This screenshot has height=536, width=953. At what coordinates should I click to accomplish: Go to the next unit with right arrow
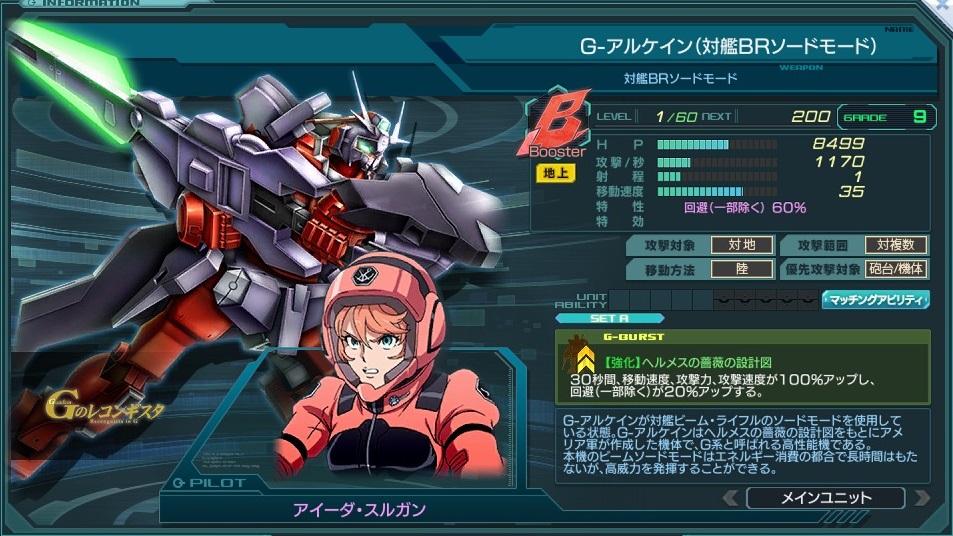(x=920, y=497)
